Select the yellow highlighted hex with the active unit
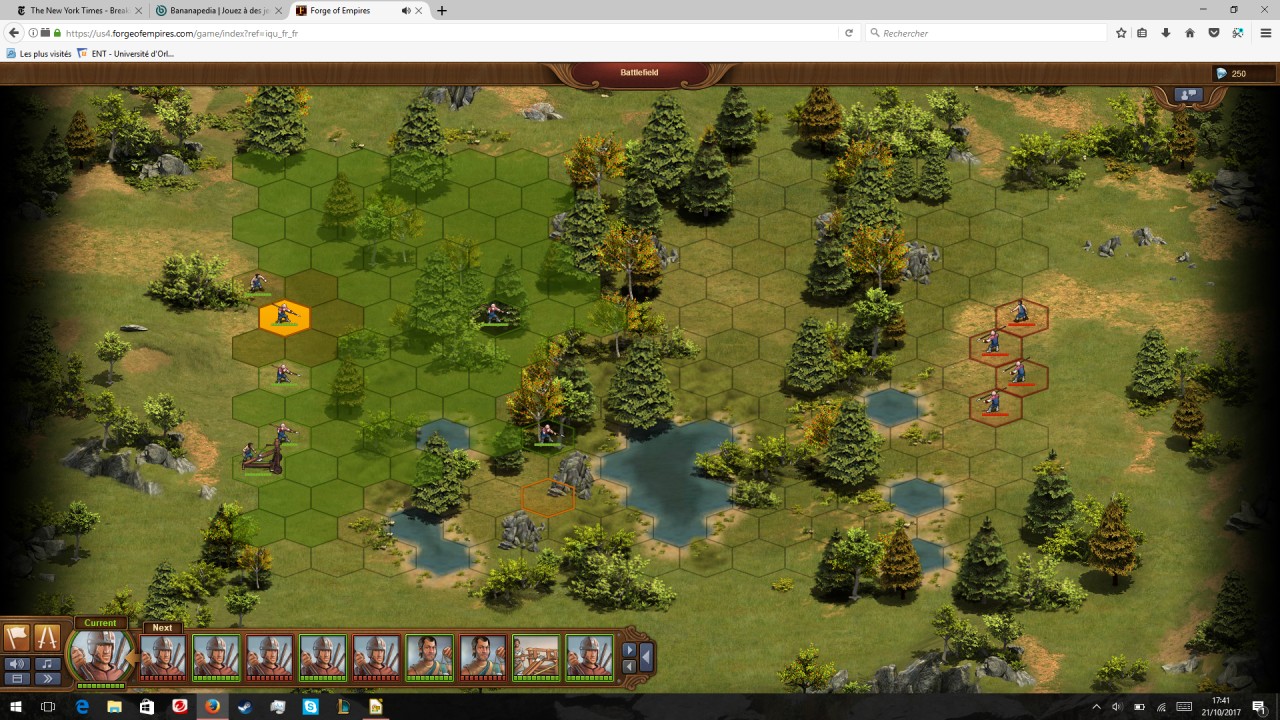The width and height of the screenshot is (1280, 720). click(x=284, y=318)
